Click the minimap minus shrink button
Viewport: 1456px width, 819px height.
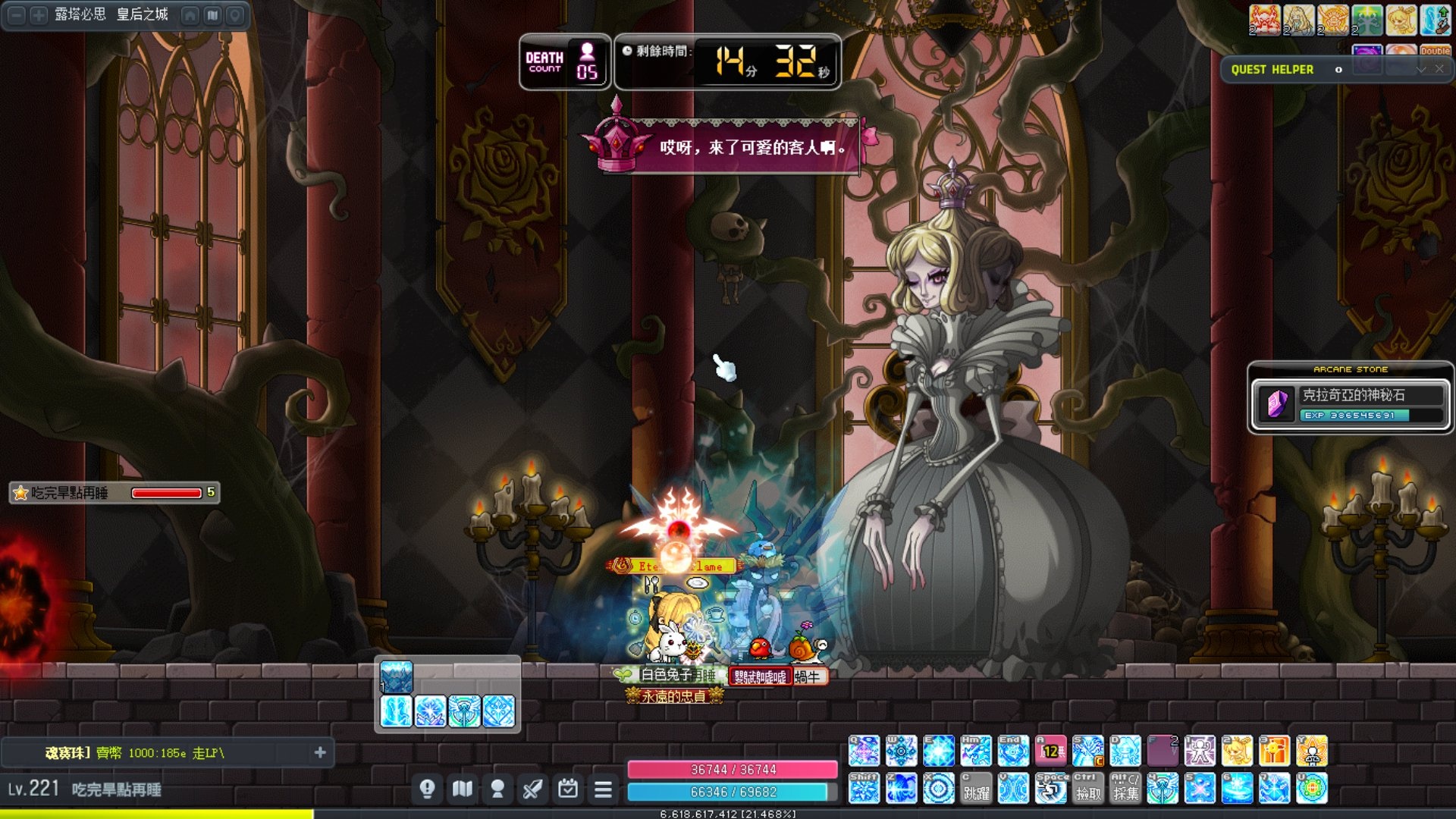[16, 15]
